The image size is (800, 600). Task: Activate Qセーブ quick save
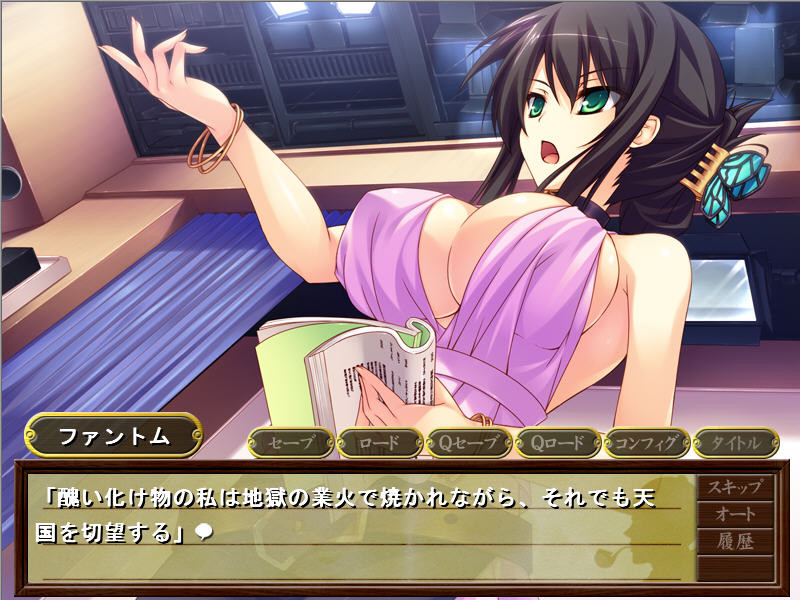[468, 442]
